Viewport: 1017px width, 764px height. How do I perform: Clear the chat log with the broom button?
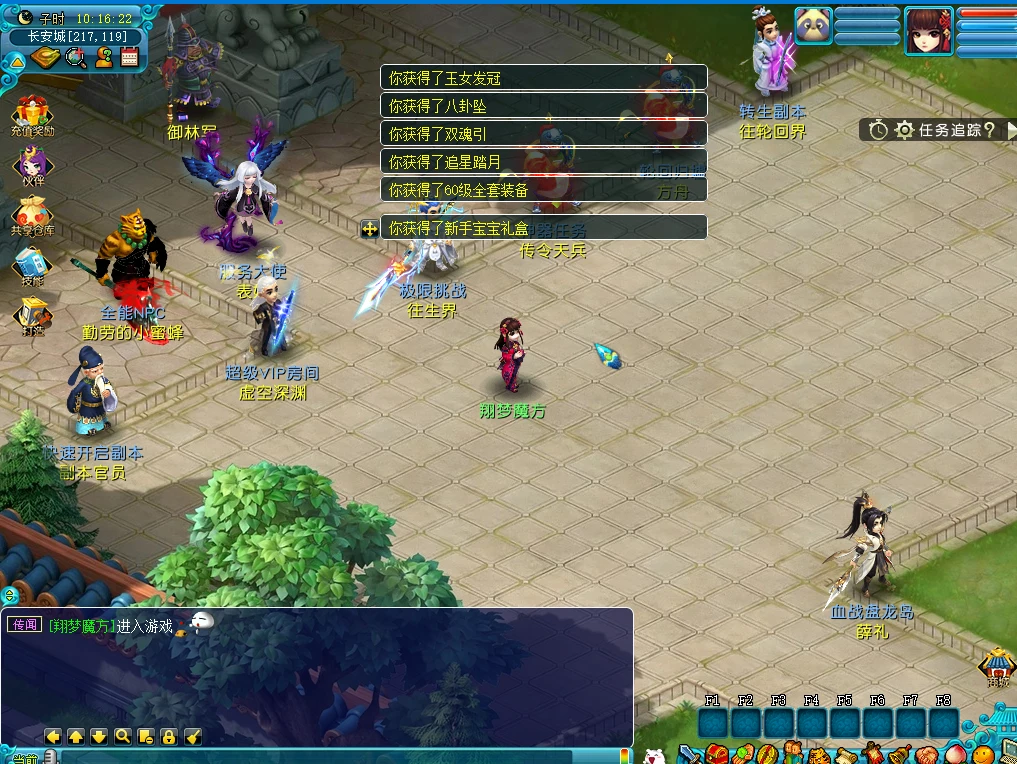(193, 737)
